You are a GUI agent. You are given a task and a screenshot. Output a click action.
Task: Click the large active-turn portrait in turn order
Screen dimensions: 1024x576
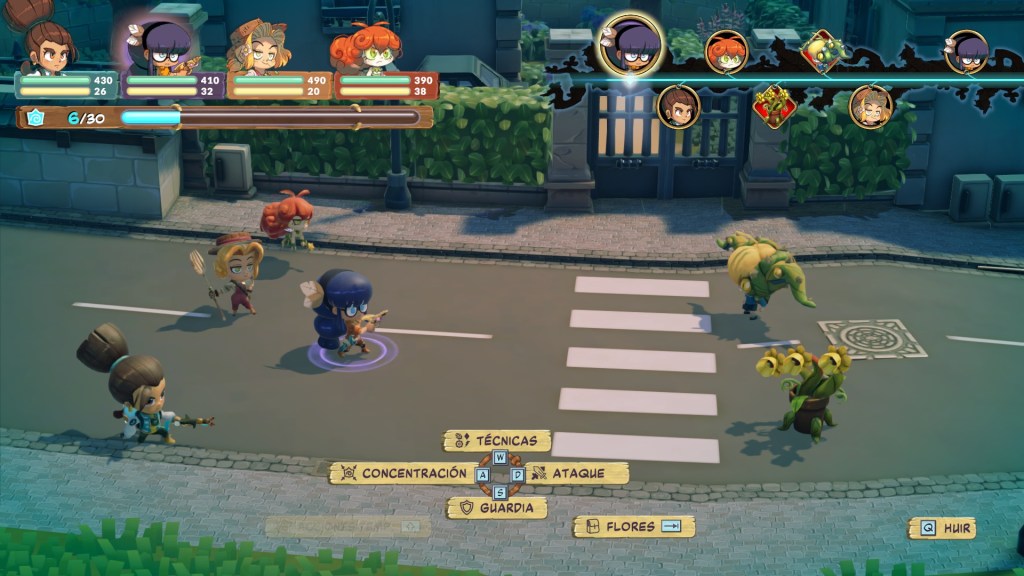630,46
